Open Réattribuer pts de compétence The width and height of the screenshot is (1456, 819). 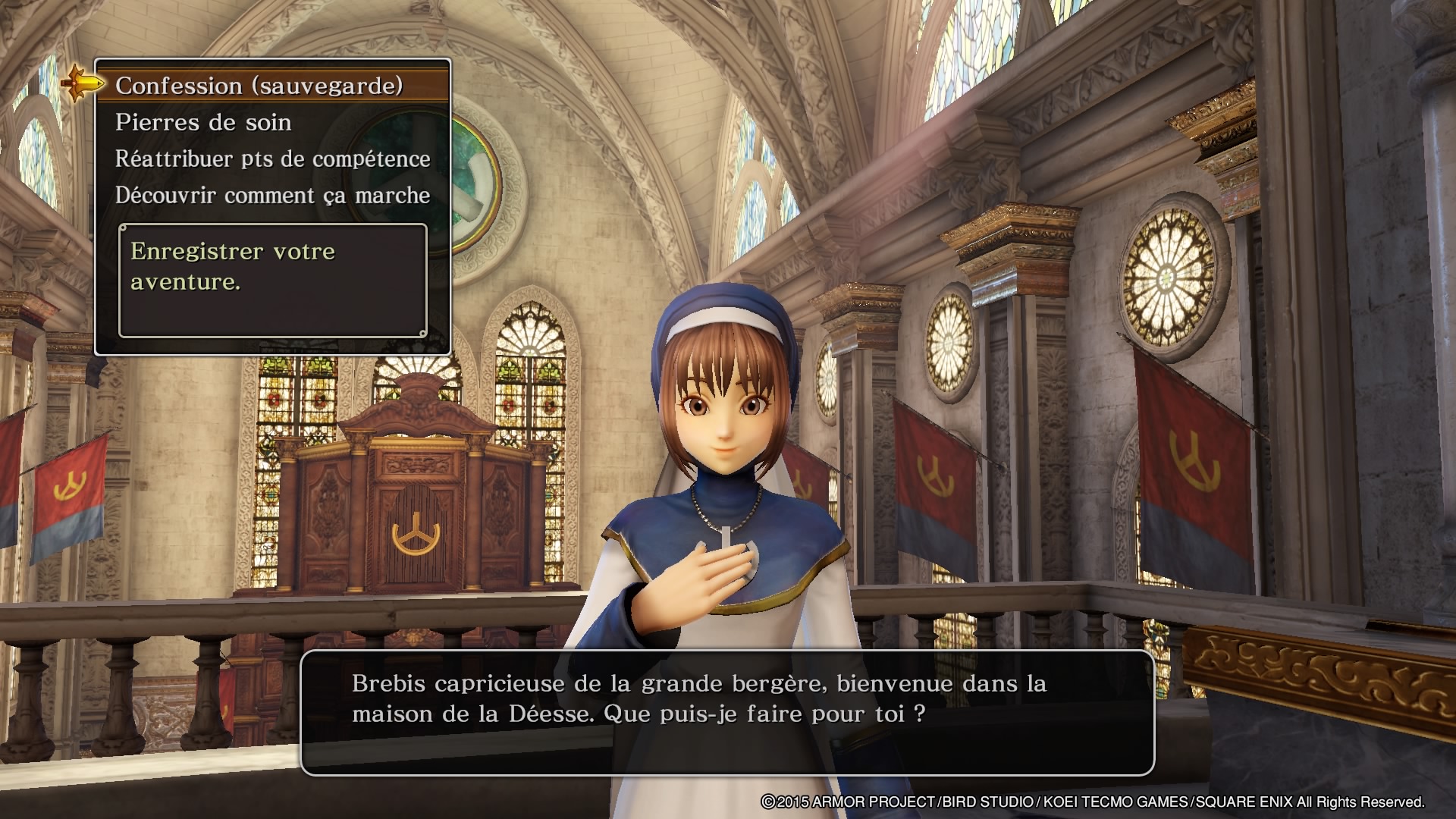[272, 159]
